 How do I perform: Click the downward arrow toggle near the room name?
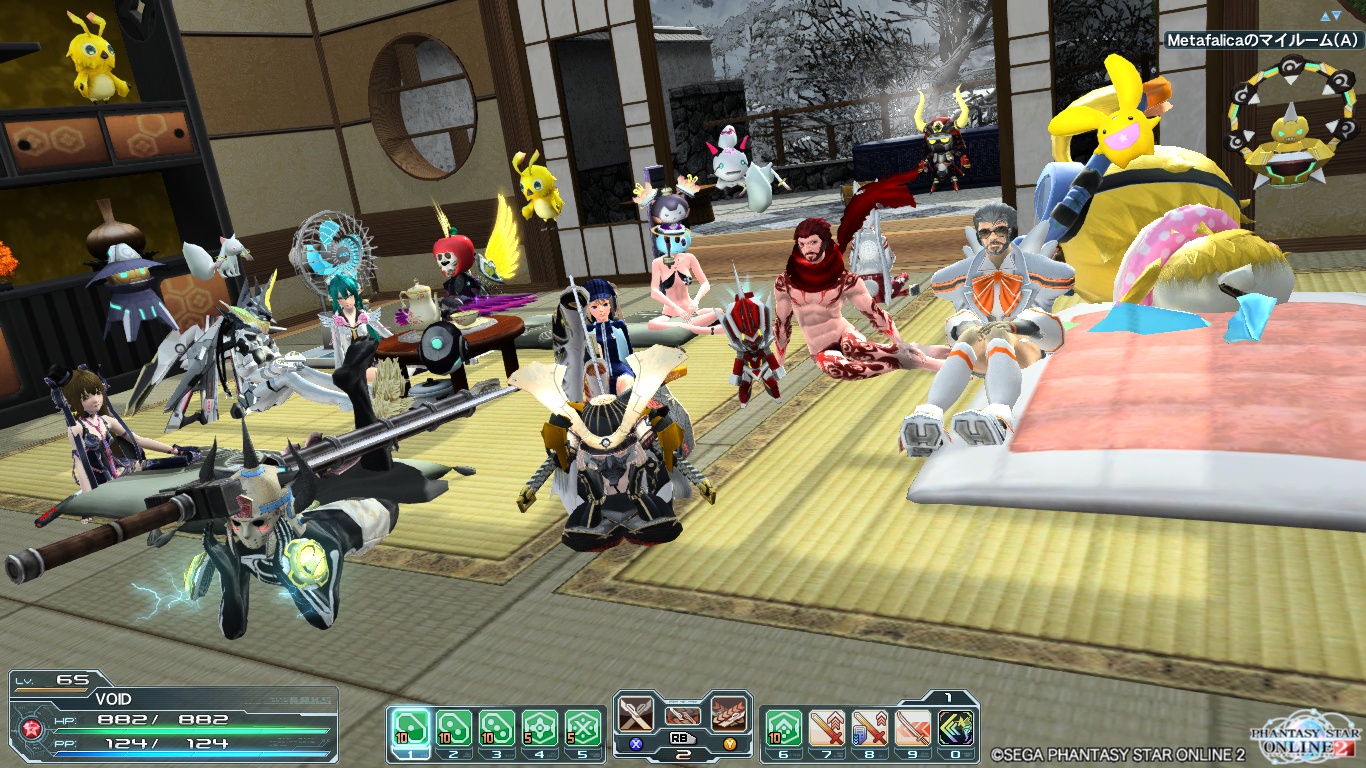click(1337, 17)
